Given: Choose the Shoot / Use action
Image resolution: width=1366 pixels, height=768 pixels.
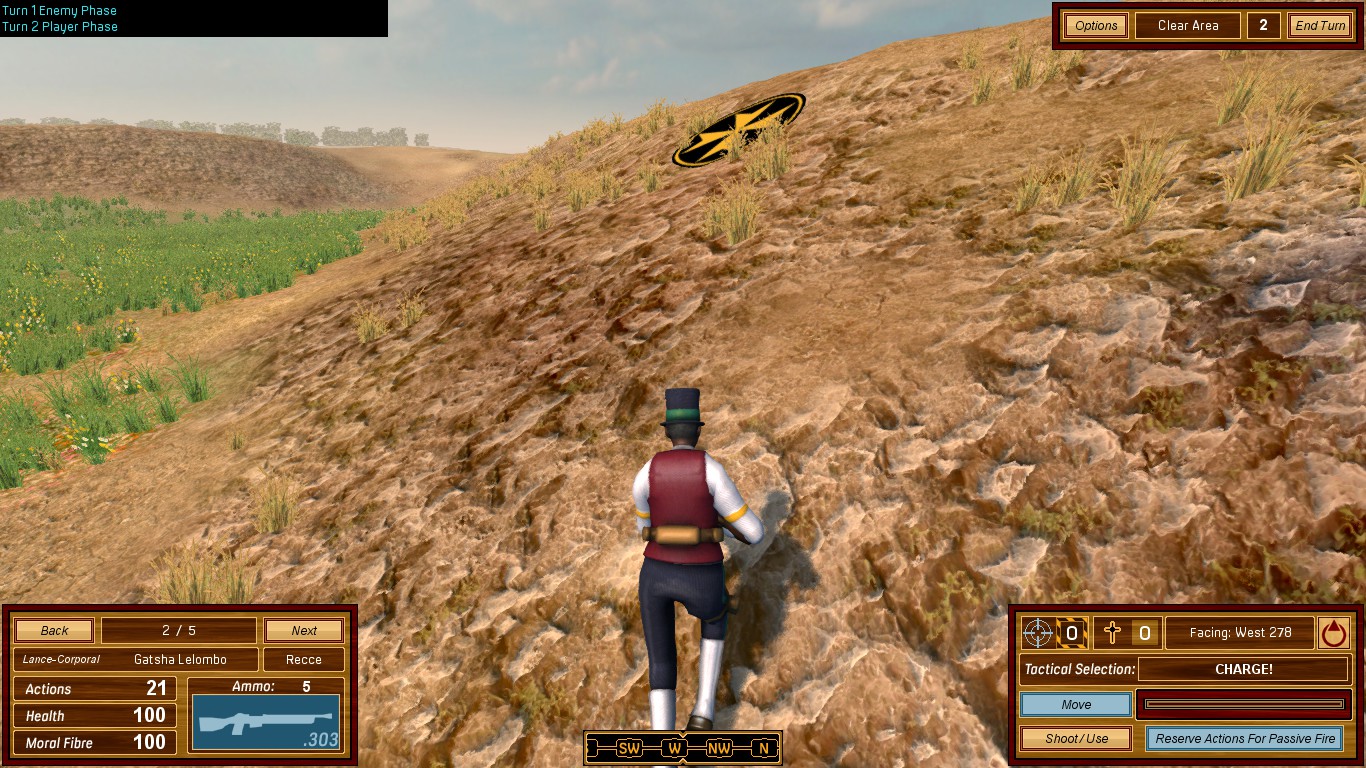Looking at the screenshot, I should click(1076, 739).
